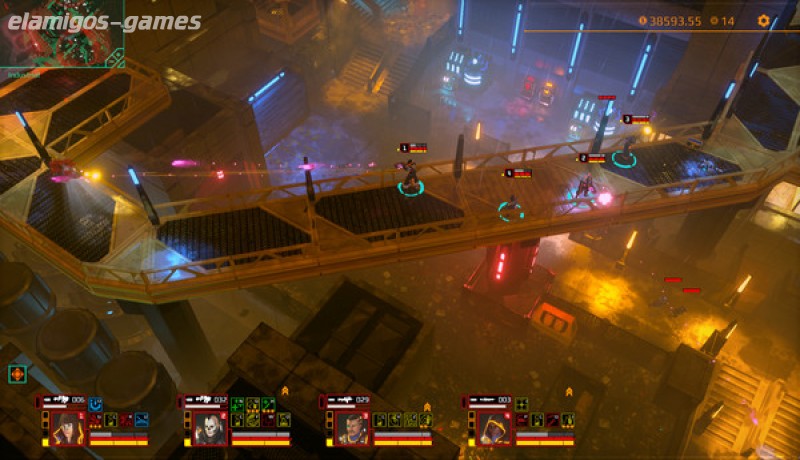The image size is (800, 460).
Task: Select the skull-masked agent portrait
Action: (210, 428)
